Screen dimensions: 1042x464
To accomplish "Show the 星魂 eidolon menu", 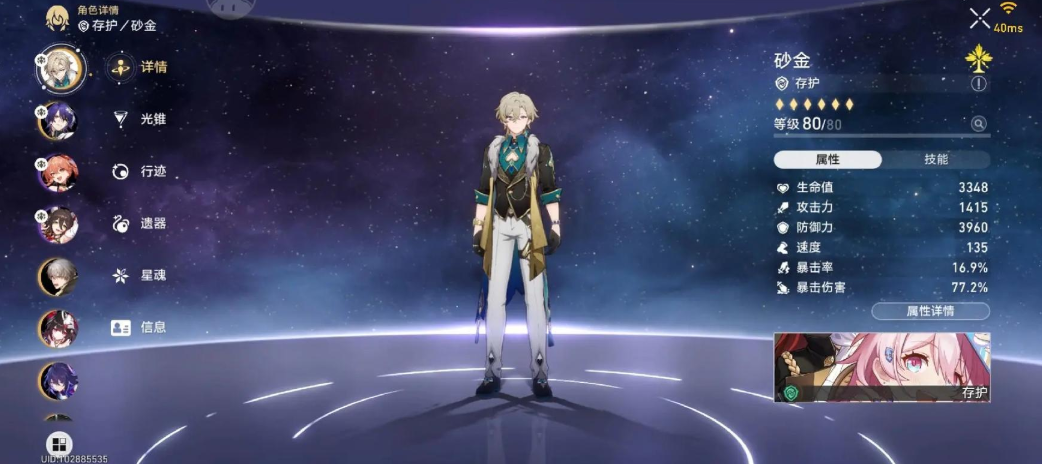I will coord(141,275).
